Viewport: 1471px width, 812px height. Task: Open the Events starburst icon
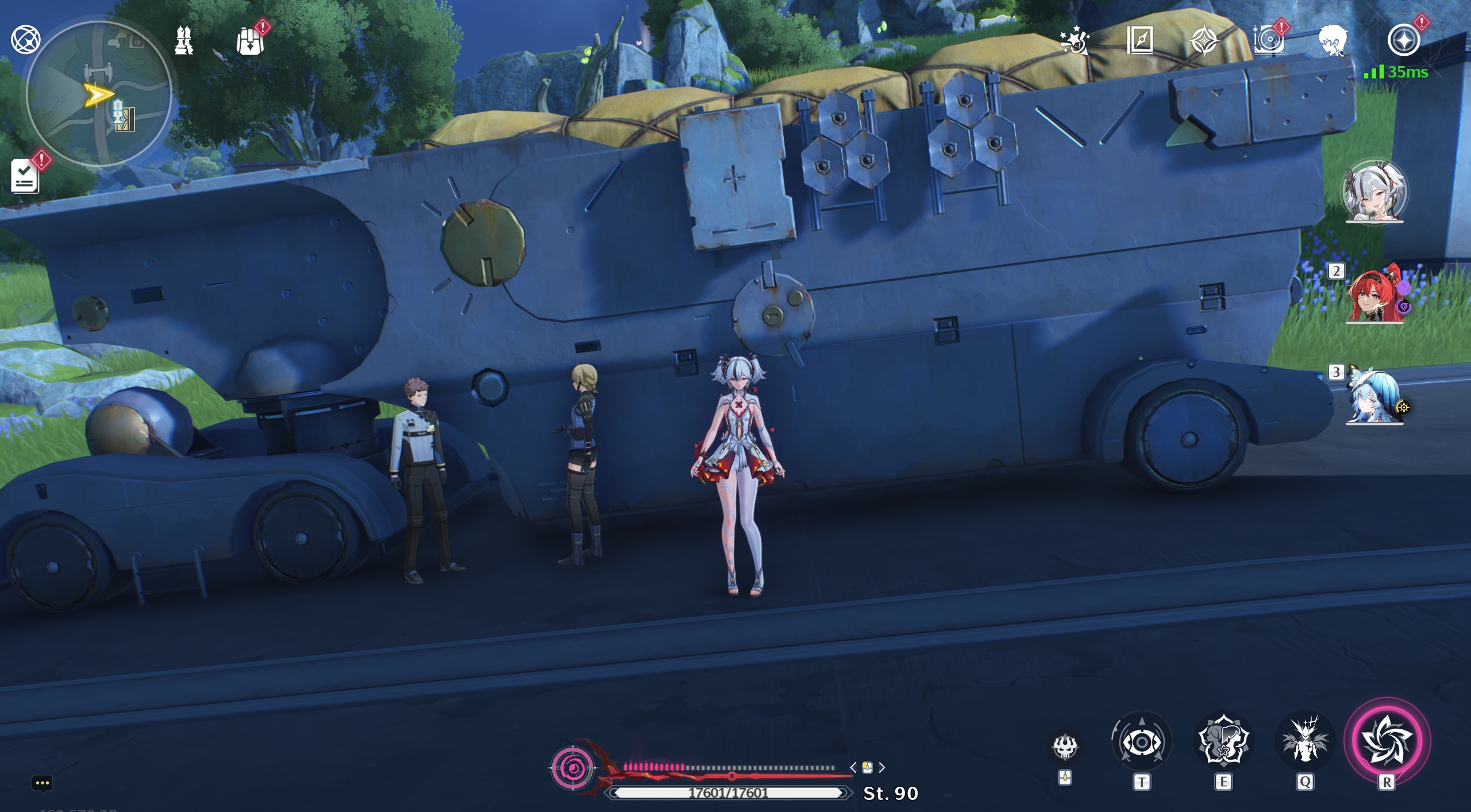pos(1076,39)
